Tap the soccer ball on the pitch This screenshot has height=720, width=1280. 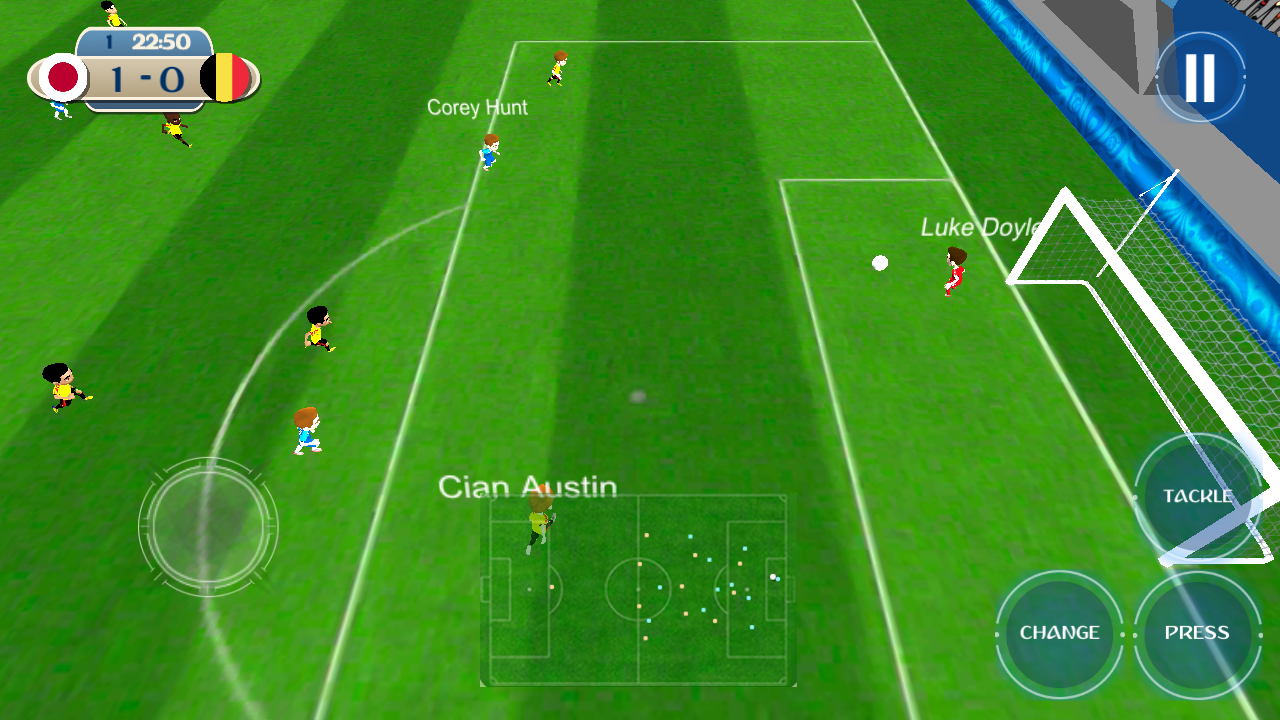pyautogui.click(x=879, y=262)
